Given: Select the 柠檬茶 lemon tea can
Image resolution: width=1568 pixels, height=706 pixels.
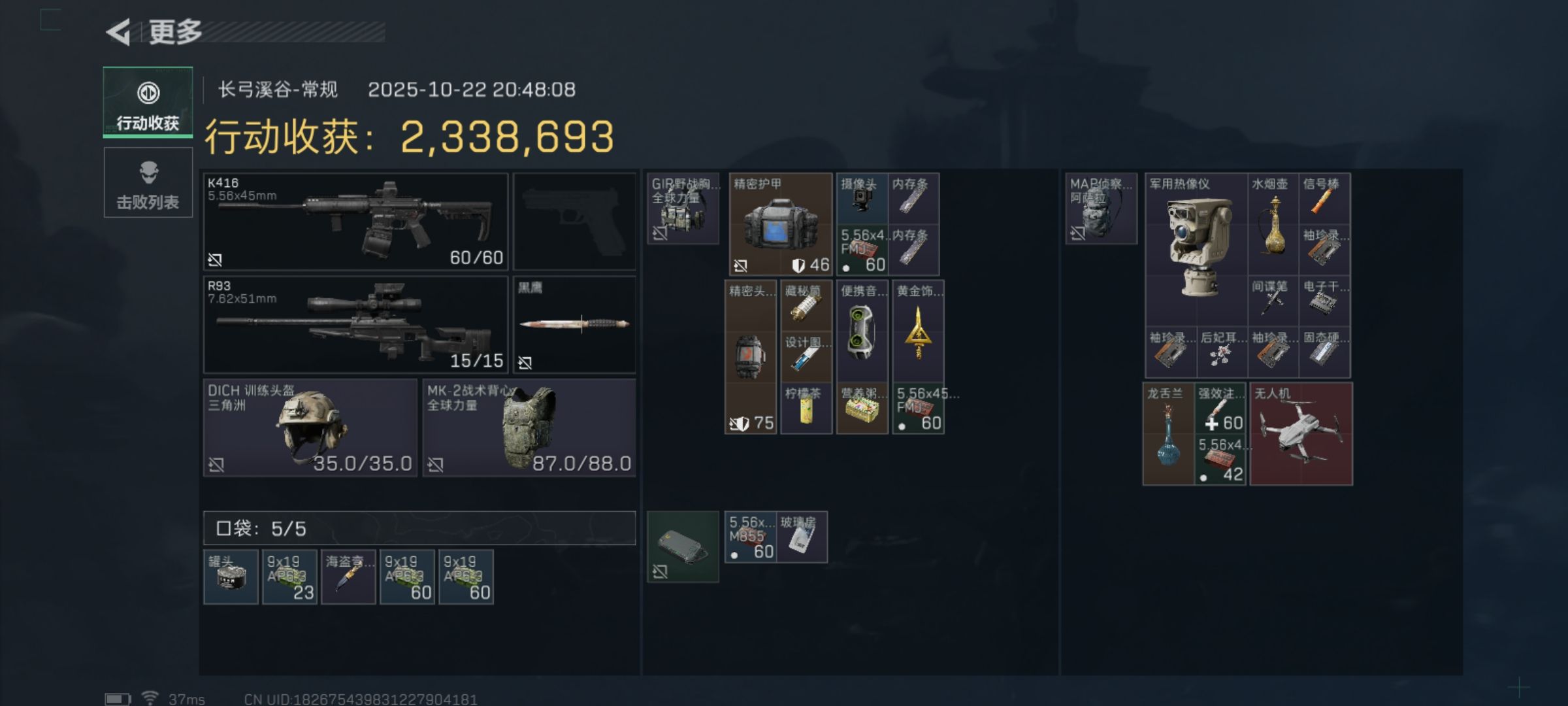Looking at the screenshot, I should click(x=806, y=409).
